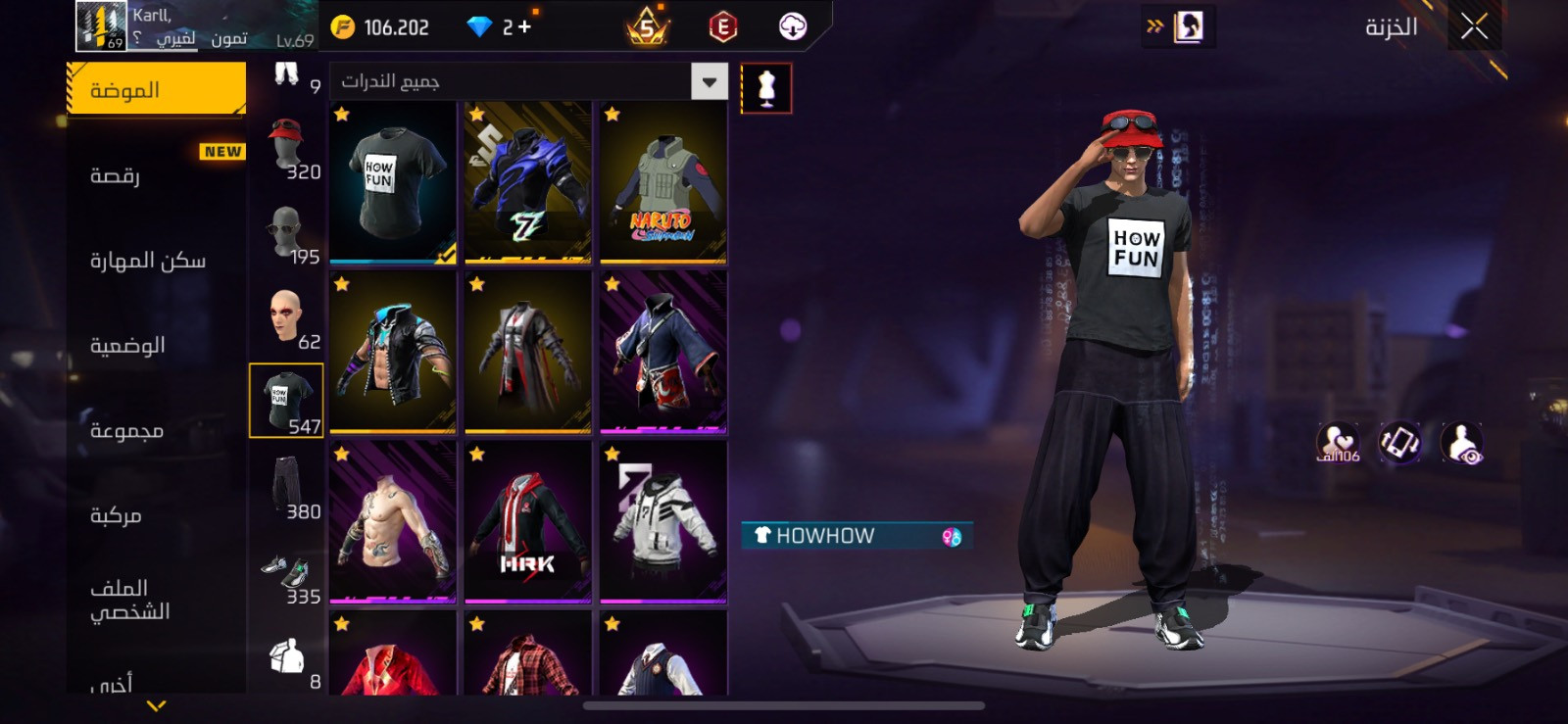Viewport: 1568px width, 724px height.
Task: Choose the red cap headwear category
Action: click(x=287, y=147)
